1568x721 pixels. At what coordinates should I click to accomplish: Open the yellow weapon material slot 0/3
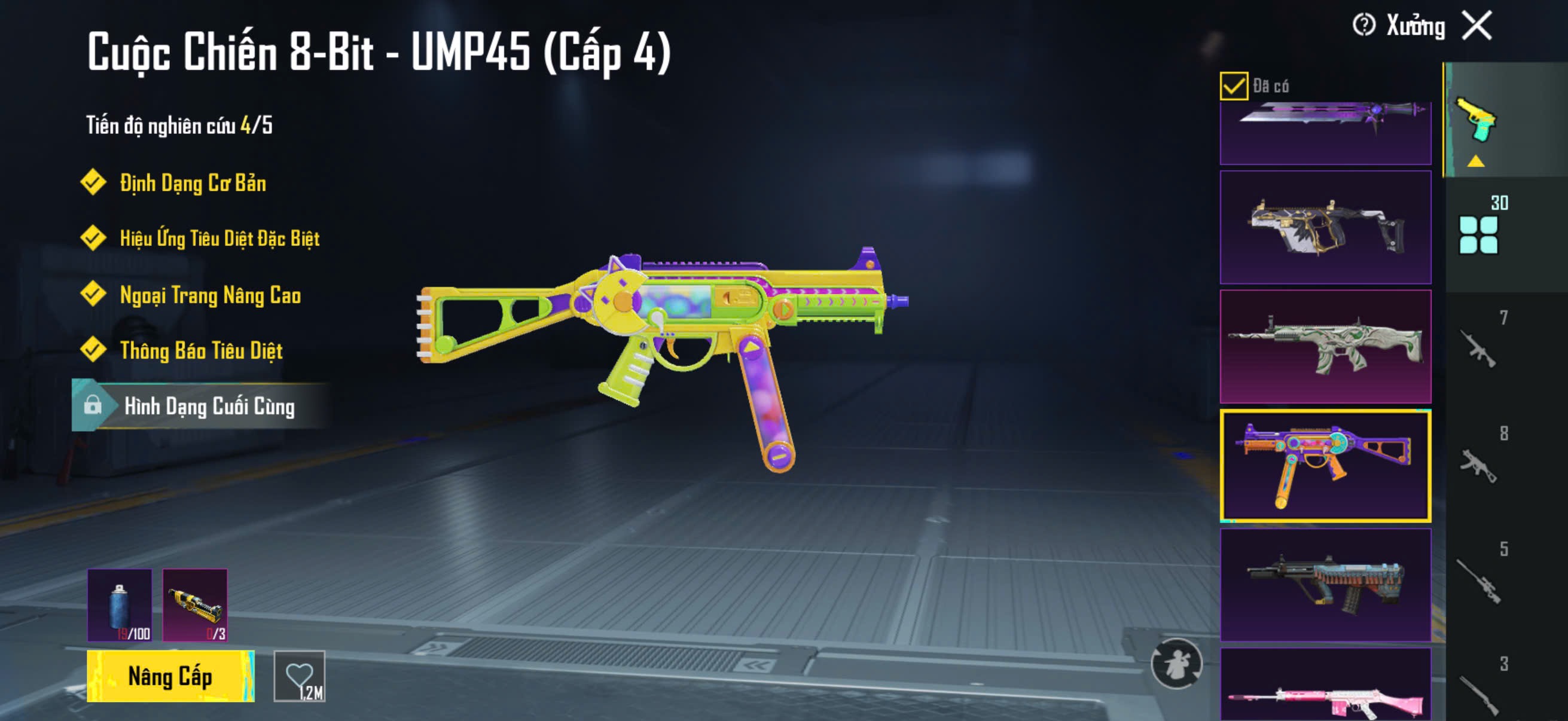tap(195, 605)
